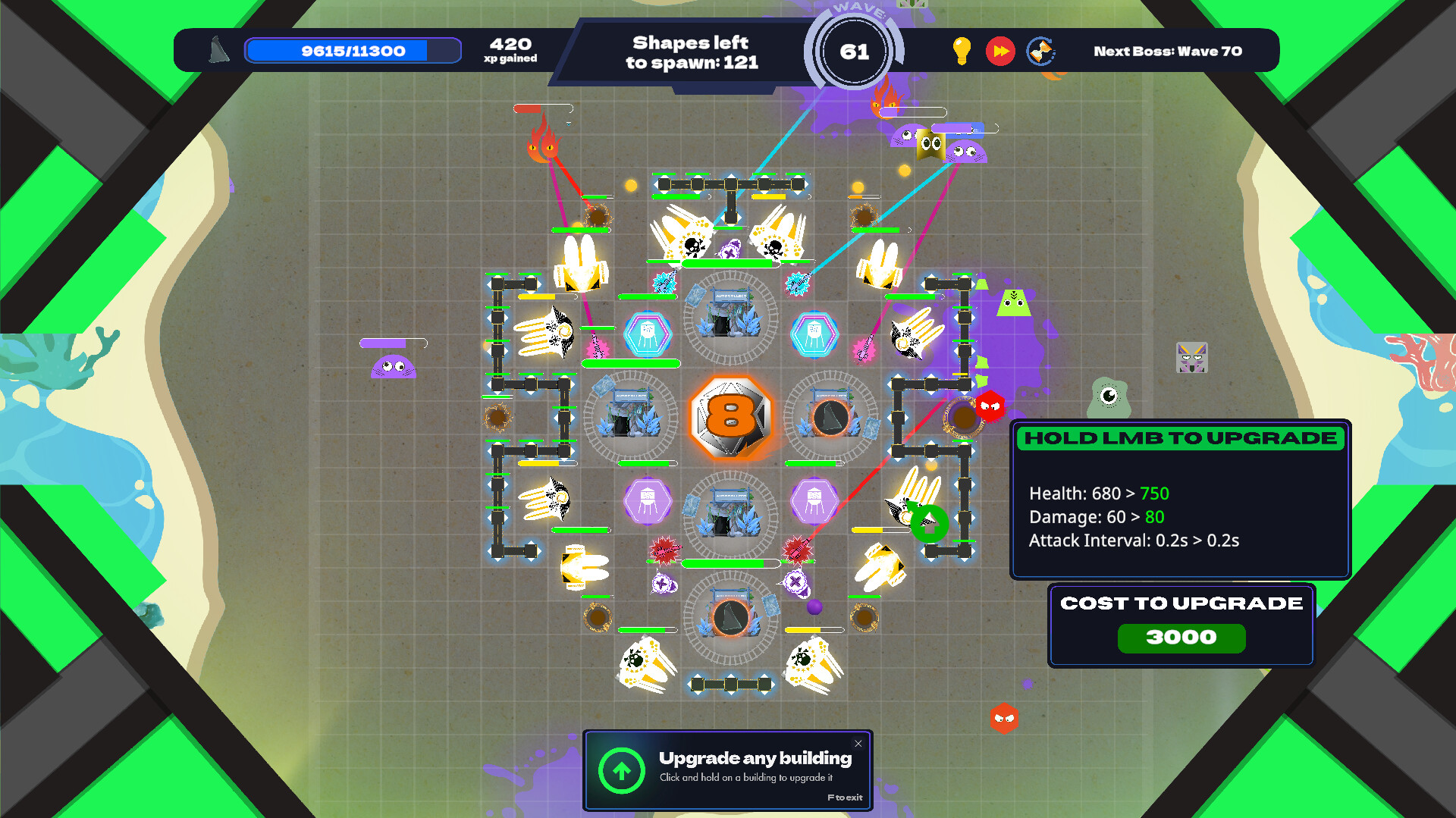Select the Damage 60 > 80 stat line
Screen dimensions: 1456x818
point(1097,517)
